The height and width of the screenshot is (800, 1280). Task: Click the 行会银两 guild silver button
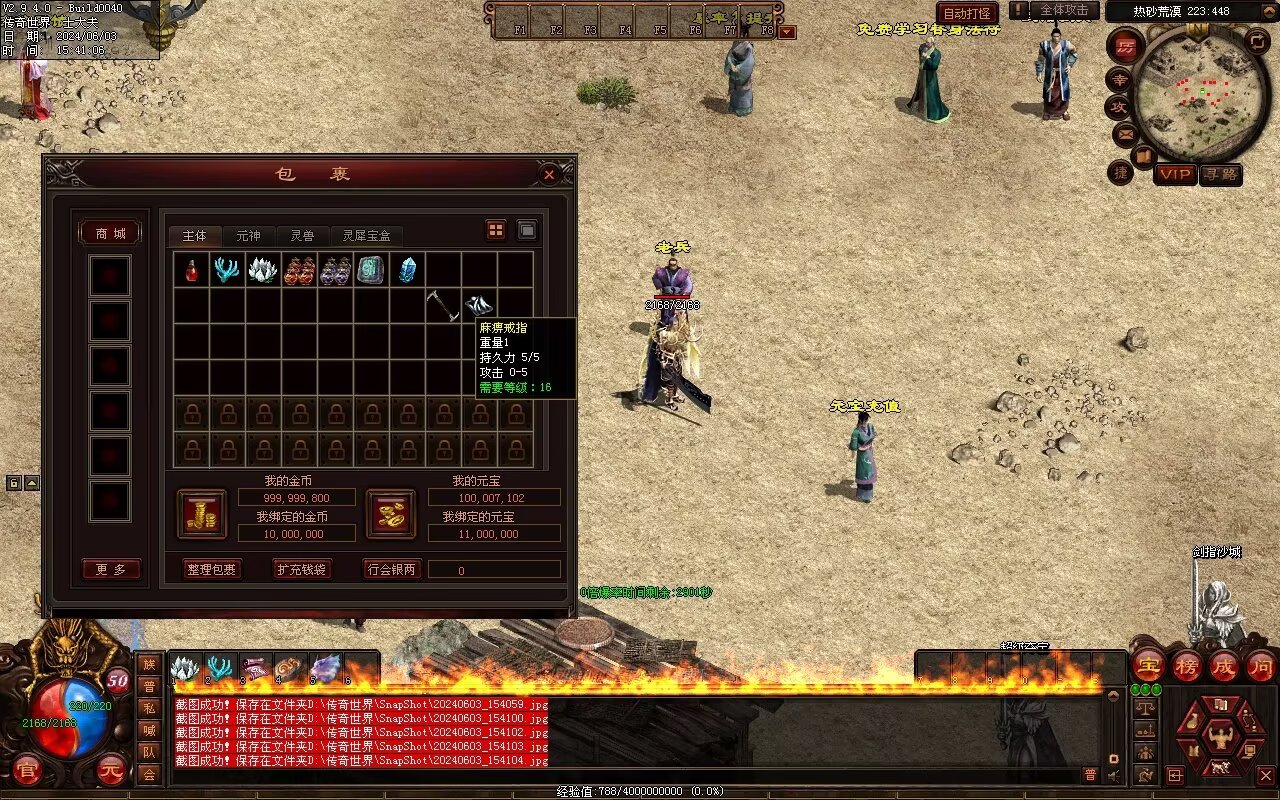point(391,569)
